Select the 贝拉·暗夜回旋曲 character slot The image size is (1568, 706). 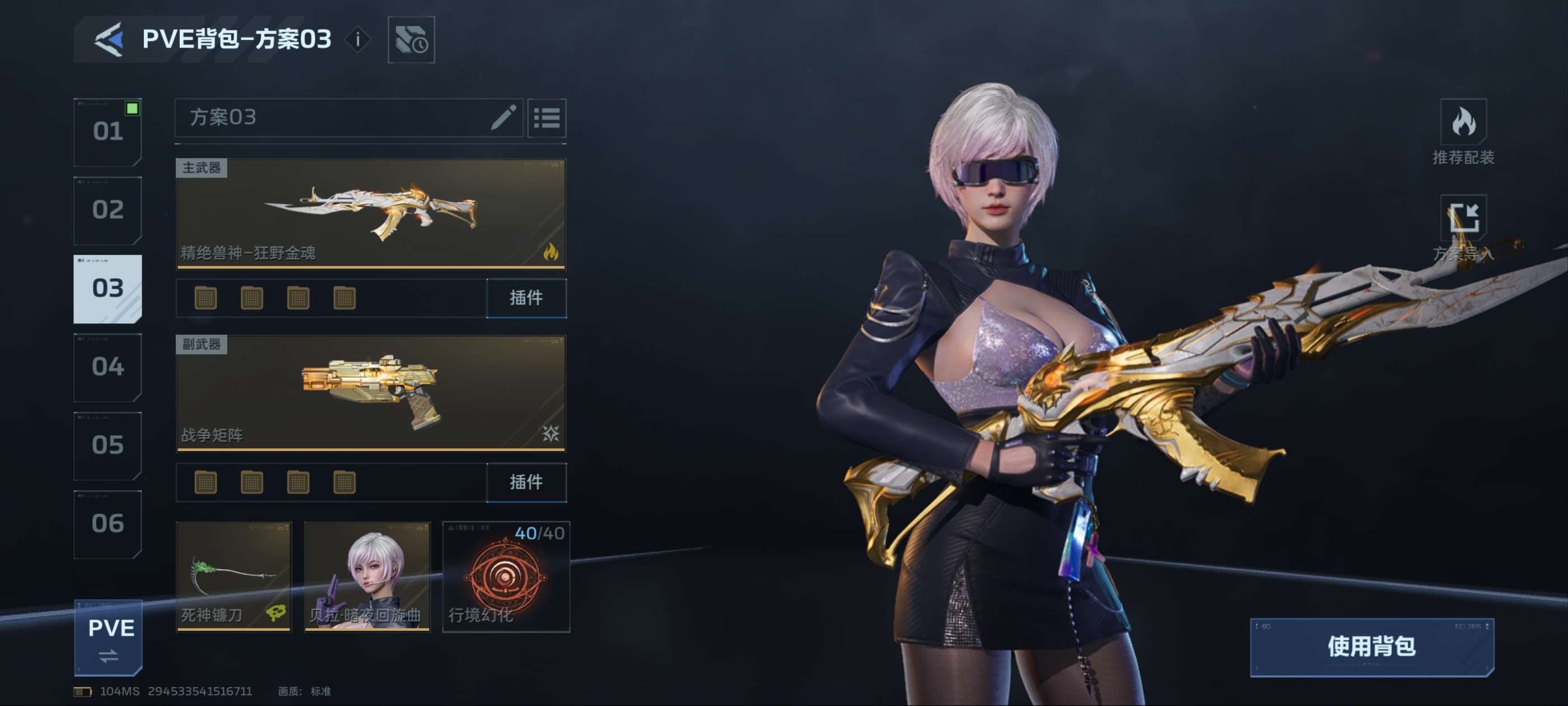(367, 576)
